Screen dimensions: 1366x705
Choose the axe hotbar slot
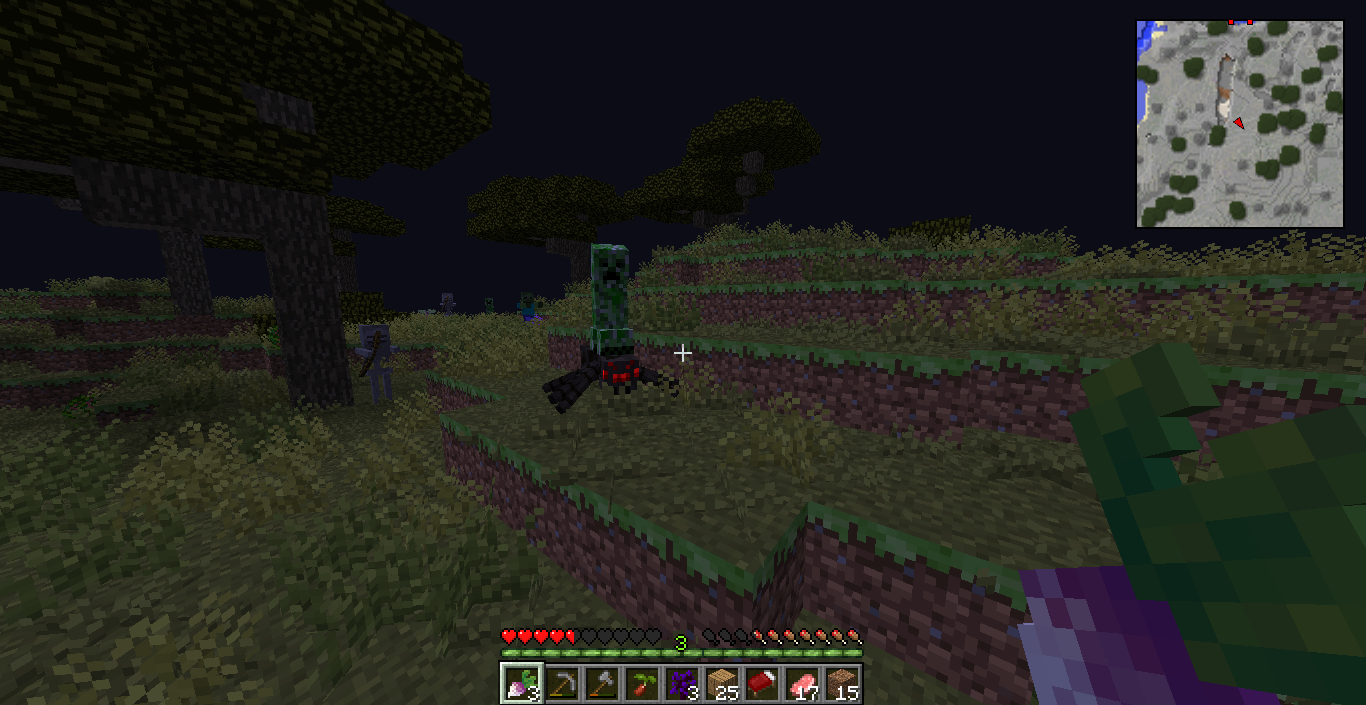601,684
